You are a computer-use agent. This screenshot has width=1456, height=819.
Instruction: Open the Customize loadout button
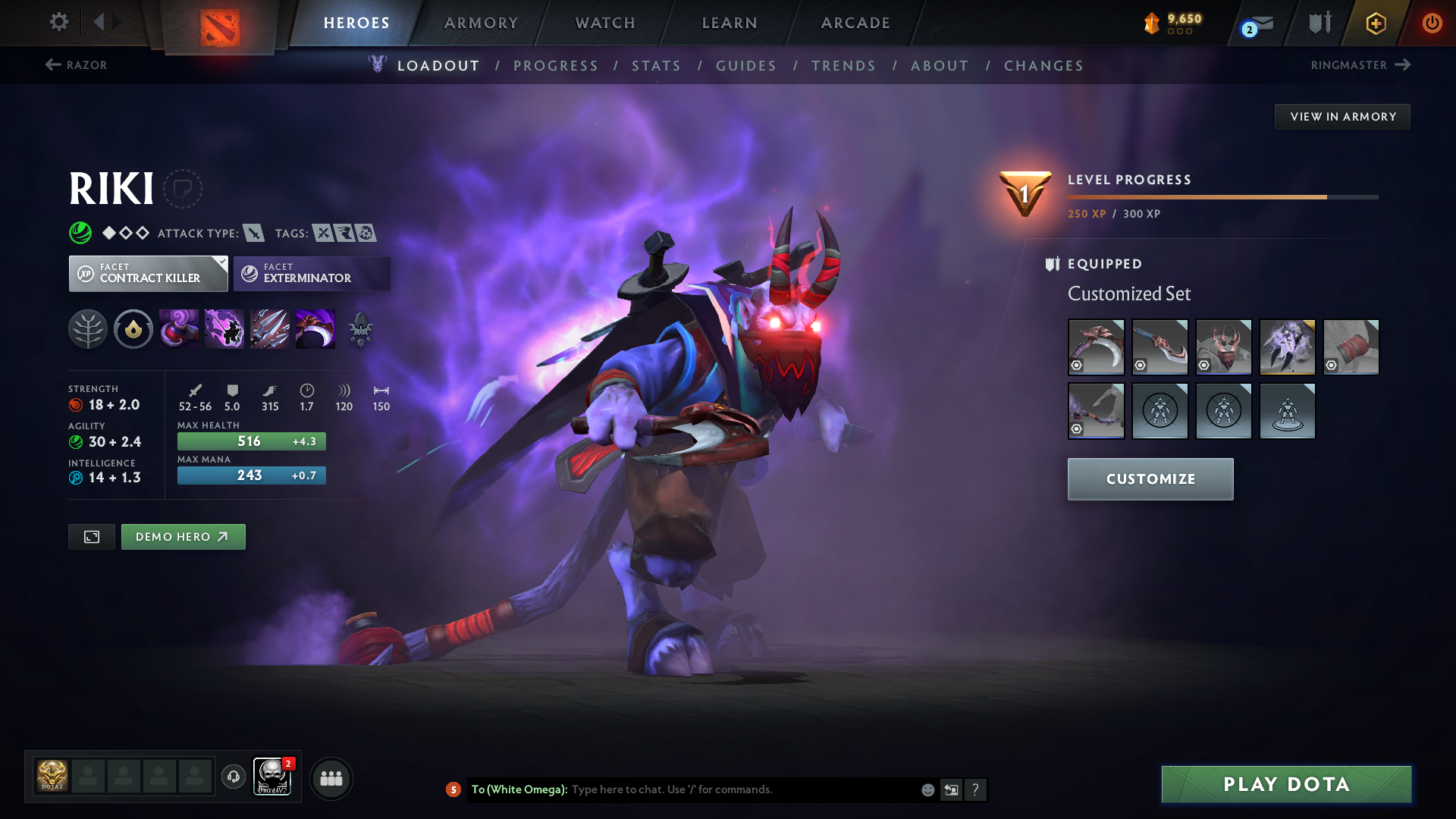pyautogui.click(x=1150, y=479)
